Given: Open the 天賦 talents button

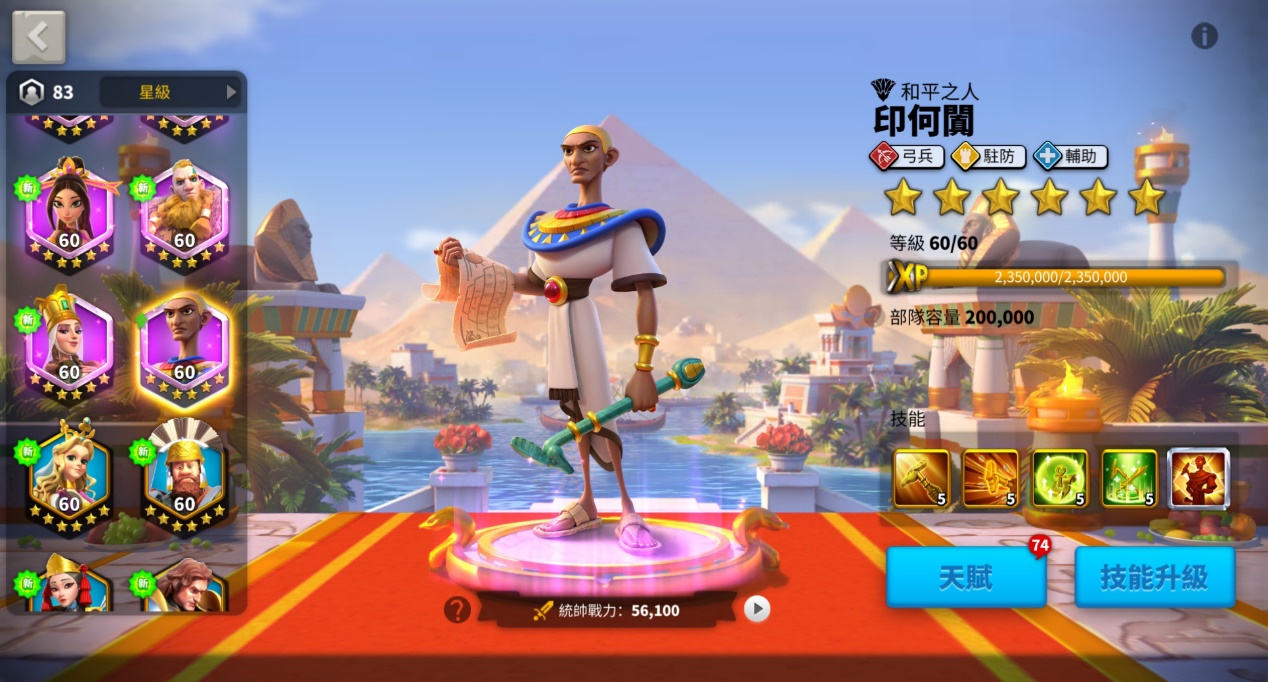Looking at the screenshot, I should [965, 577].
